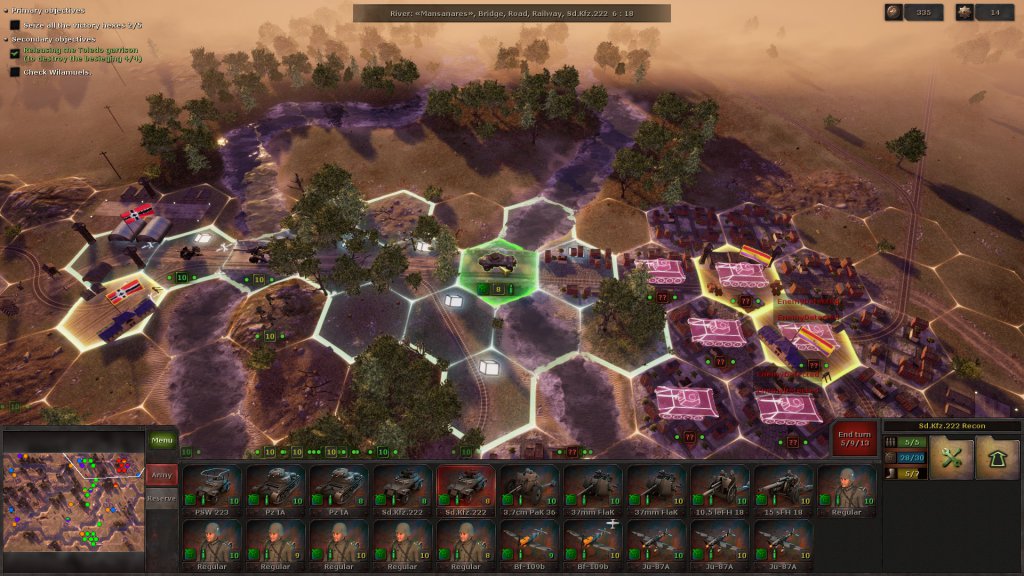Select the armored car on the green hex
The image size is (1024, 576).
[494, 262]
